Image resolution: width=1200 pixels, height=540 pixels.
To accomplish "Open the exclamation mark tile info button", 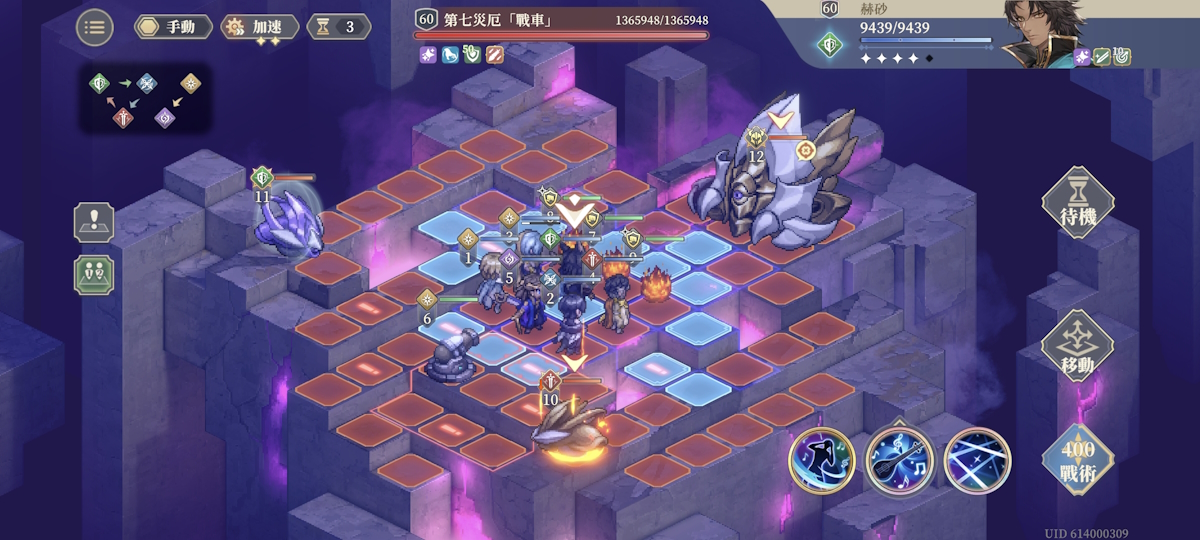I will coord(94,222).
